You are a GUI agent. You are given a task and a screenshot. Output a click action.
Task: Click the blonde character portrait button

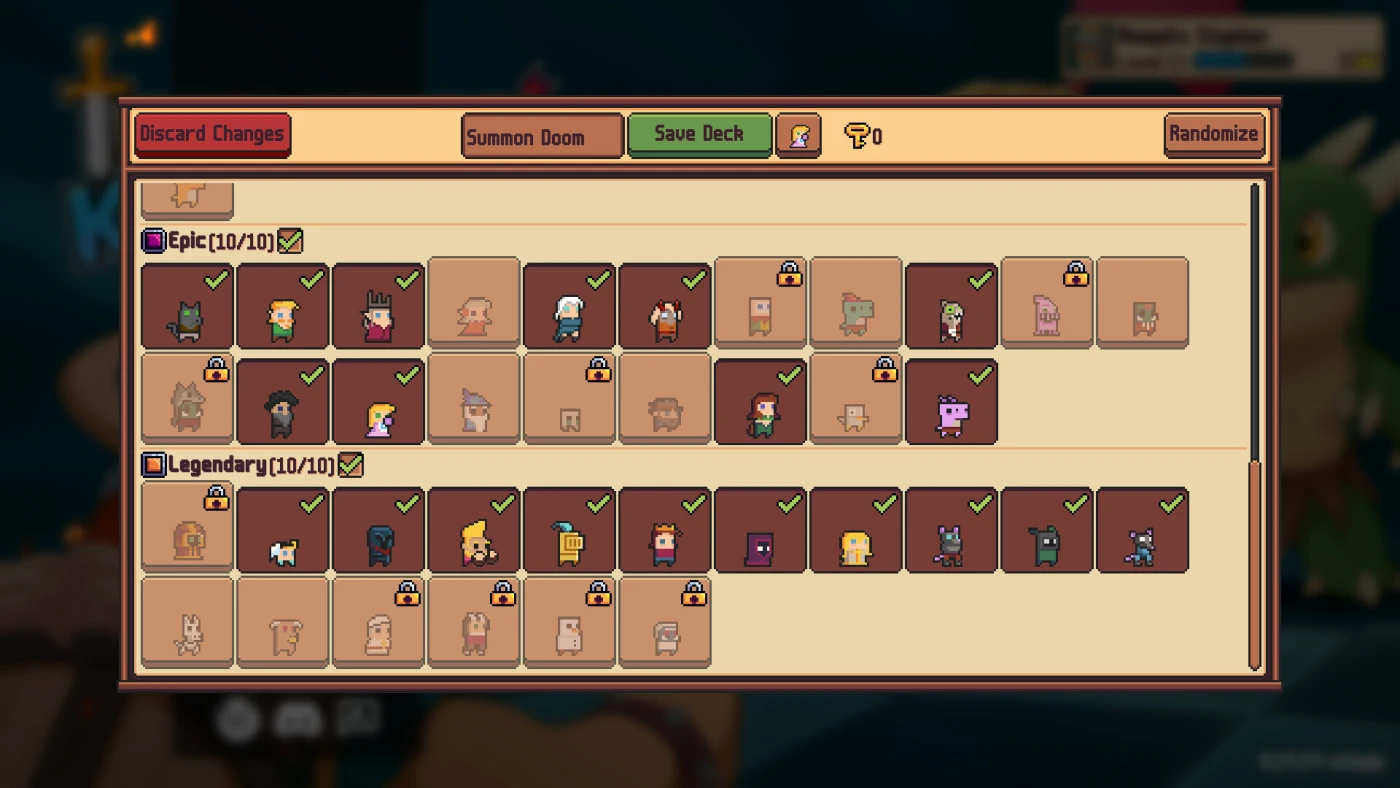(x=798, y=135)
